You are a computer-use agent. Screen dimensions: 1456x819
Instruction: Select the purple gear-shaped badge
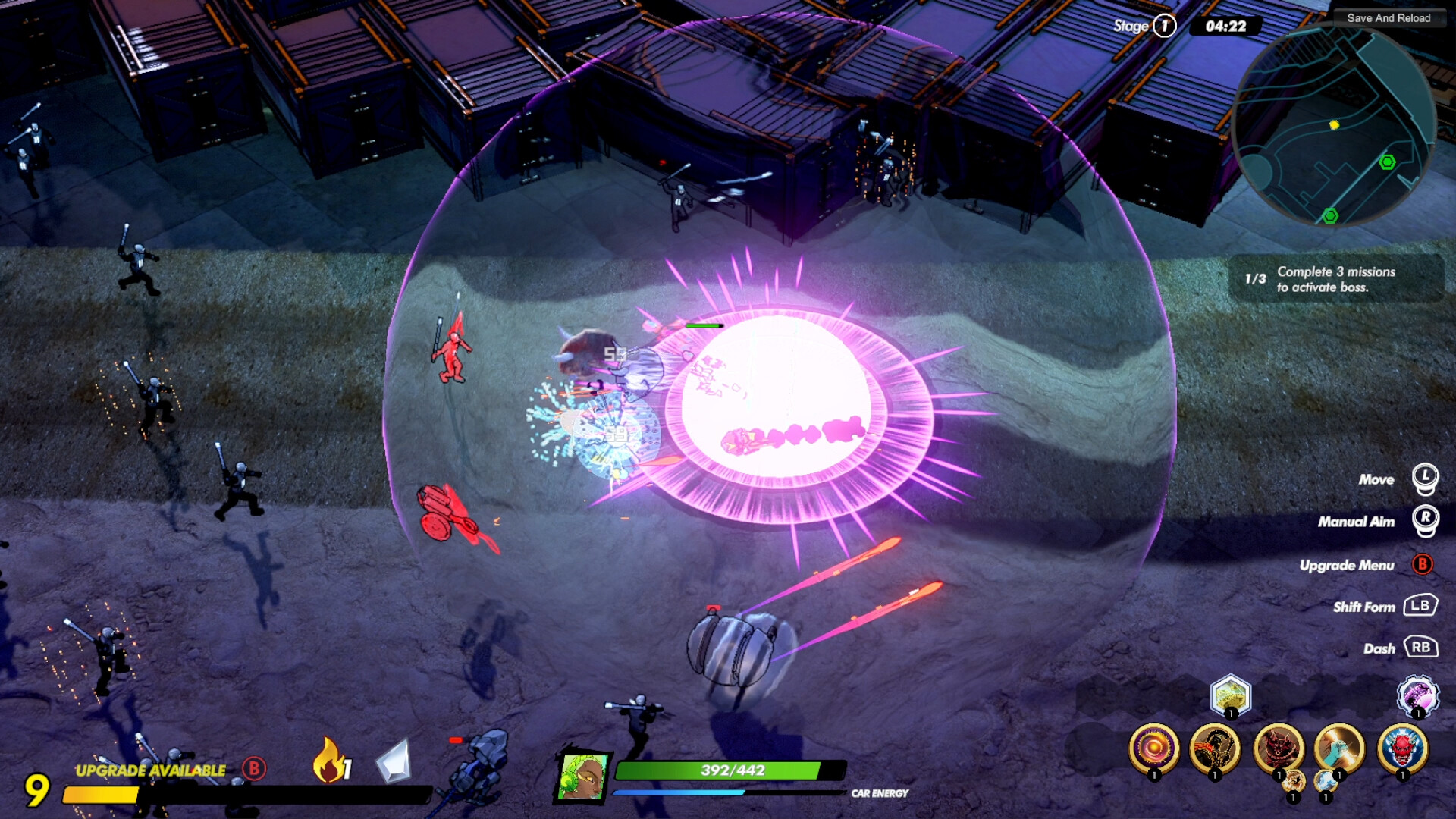pyautogui.click(x=1417, y=695)
